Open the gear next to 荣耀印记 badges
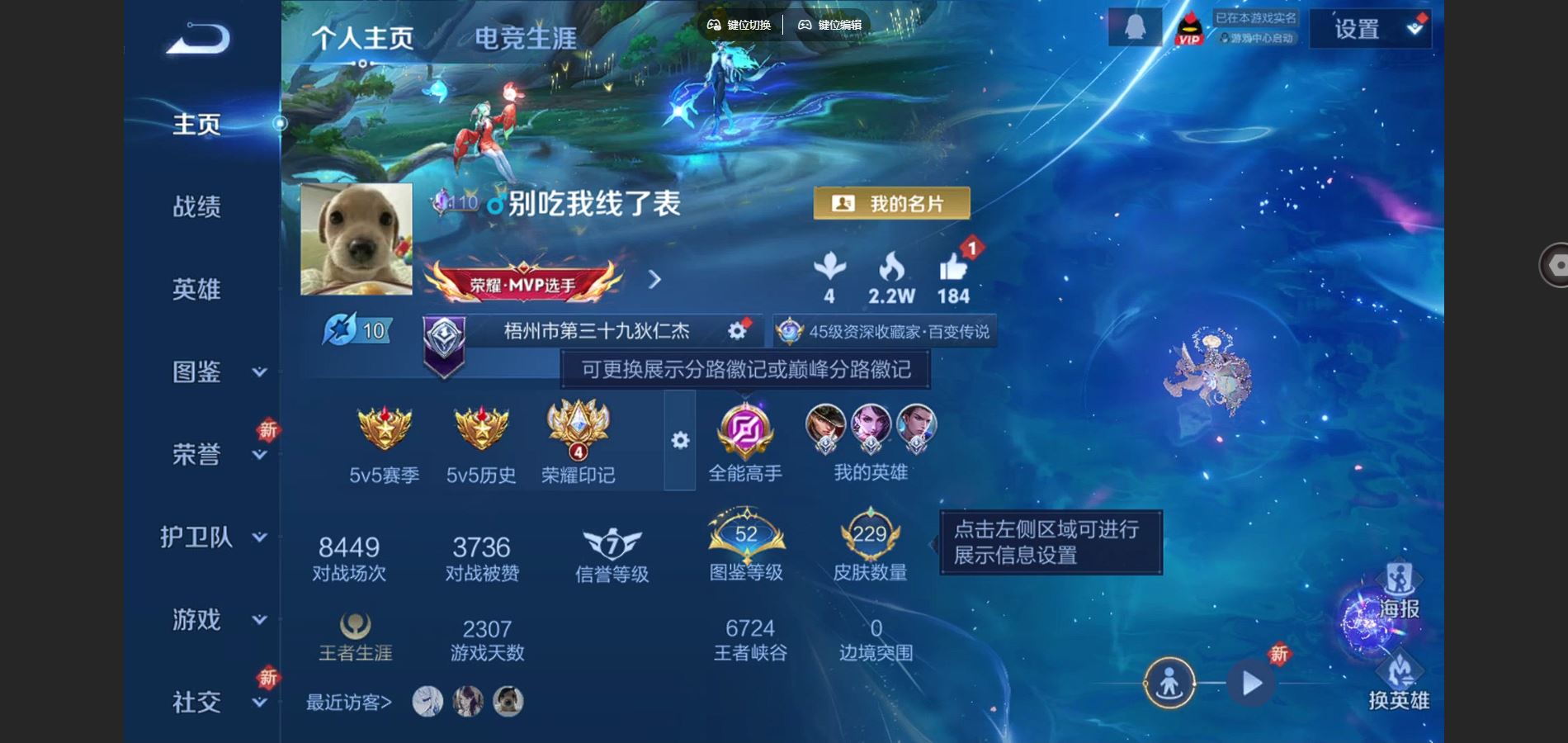This screenshot has width=1568, height=743. [x=679, y=442]
